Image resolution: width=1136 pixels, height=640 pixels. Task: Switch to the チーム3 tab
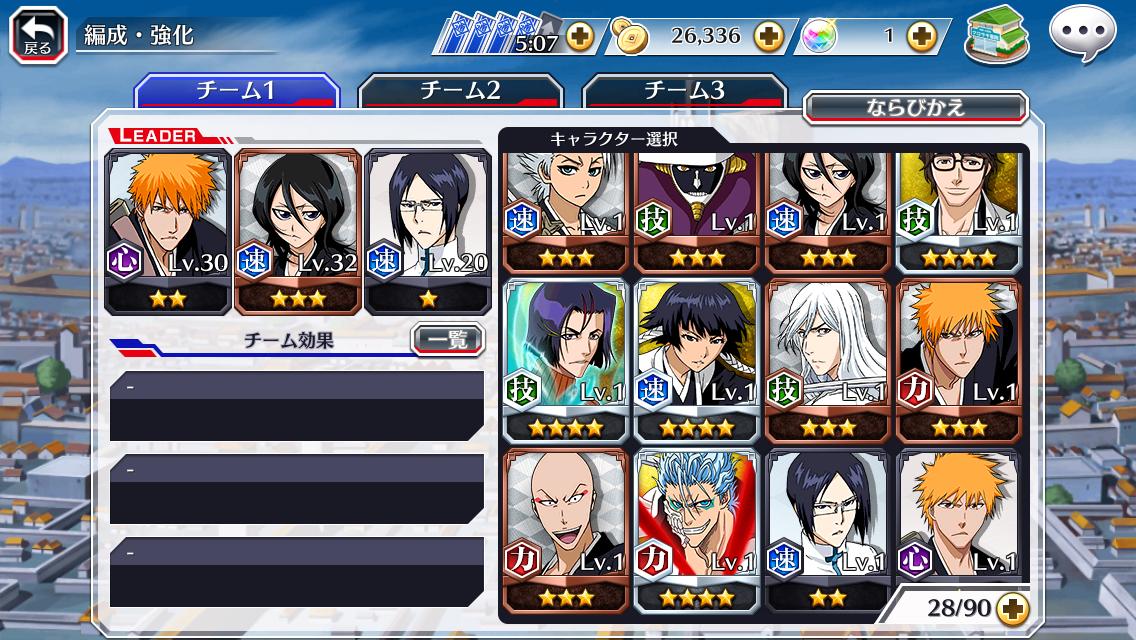[x=684, y=91]
